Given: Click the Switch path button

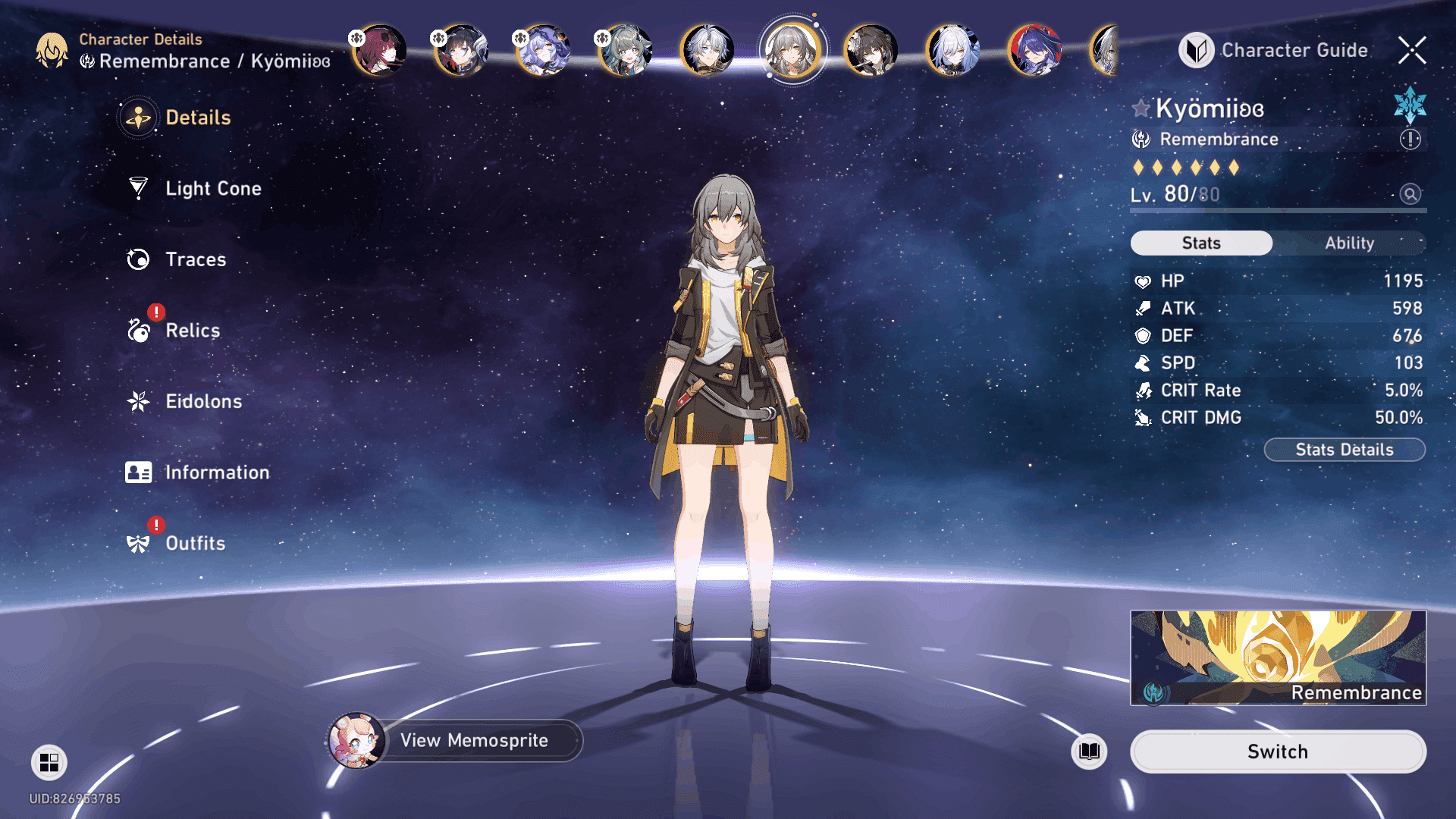Looking at the screenshot, I should coord(1278,752).
